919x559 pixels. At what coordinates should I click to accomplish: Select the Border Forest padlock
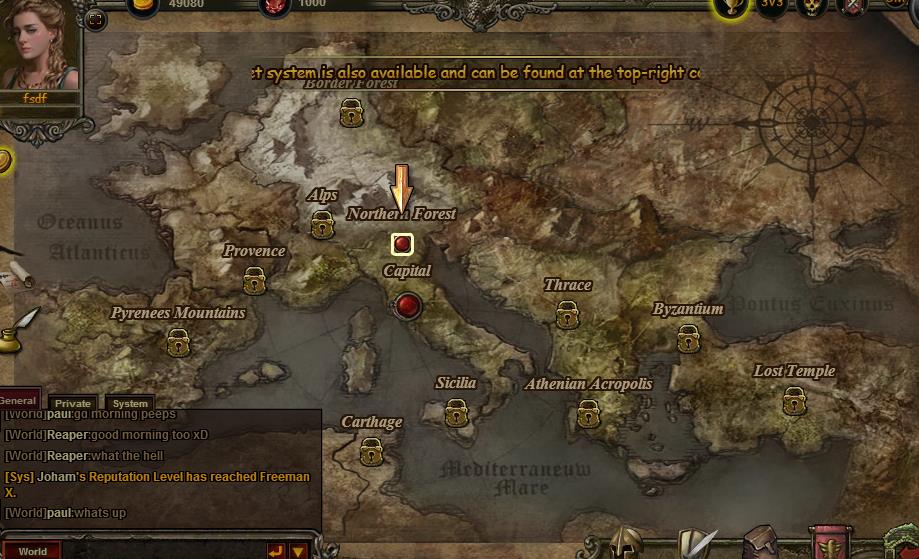point(351,113)
